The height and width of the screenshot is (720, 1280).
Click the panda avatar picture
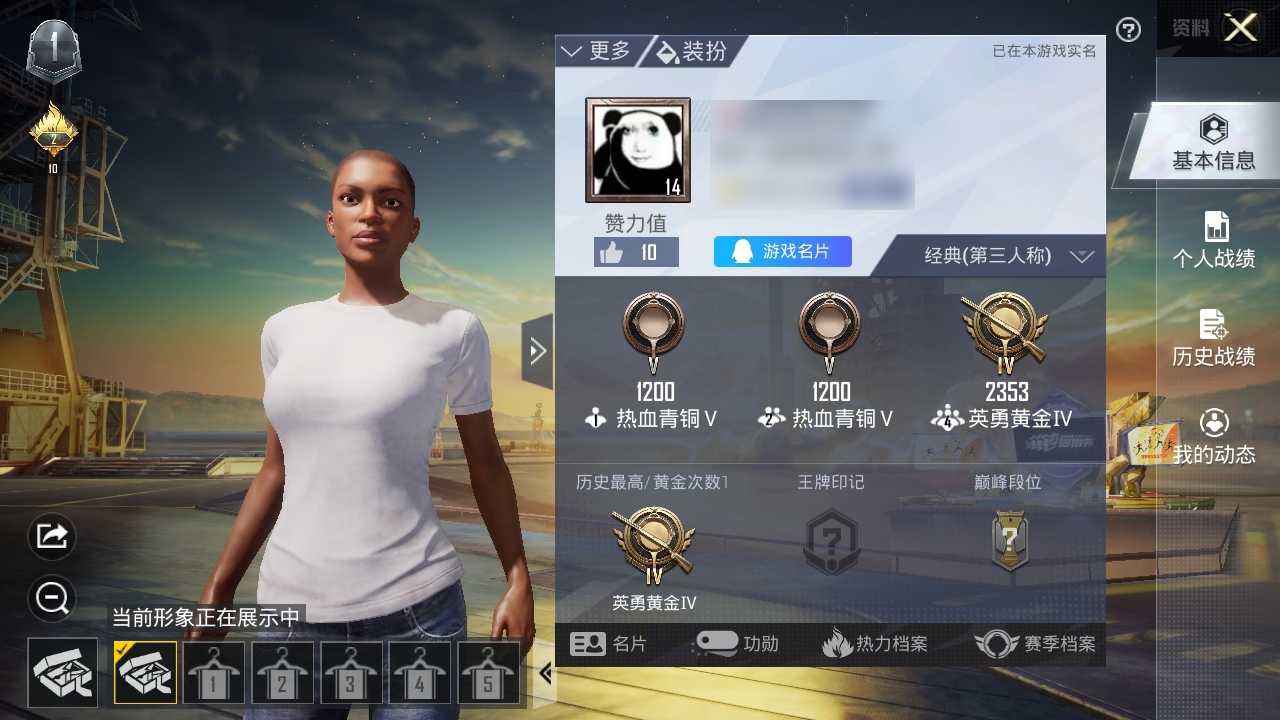pyautogui.click(x=638, y=150)
